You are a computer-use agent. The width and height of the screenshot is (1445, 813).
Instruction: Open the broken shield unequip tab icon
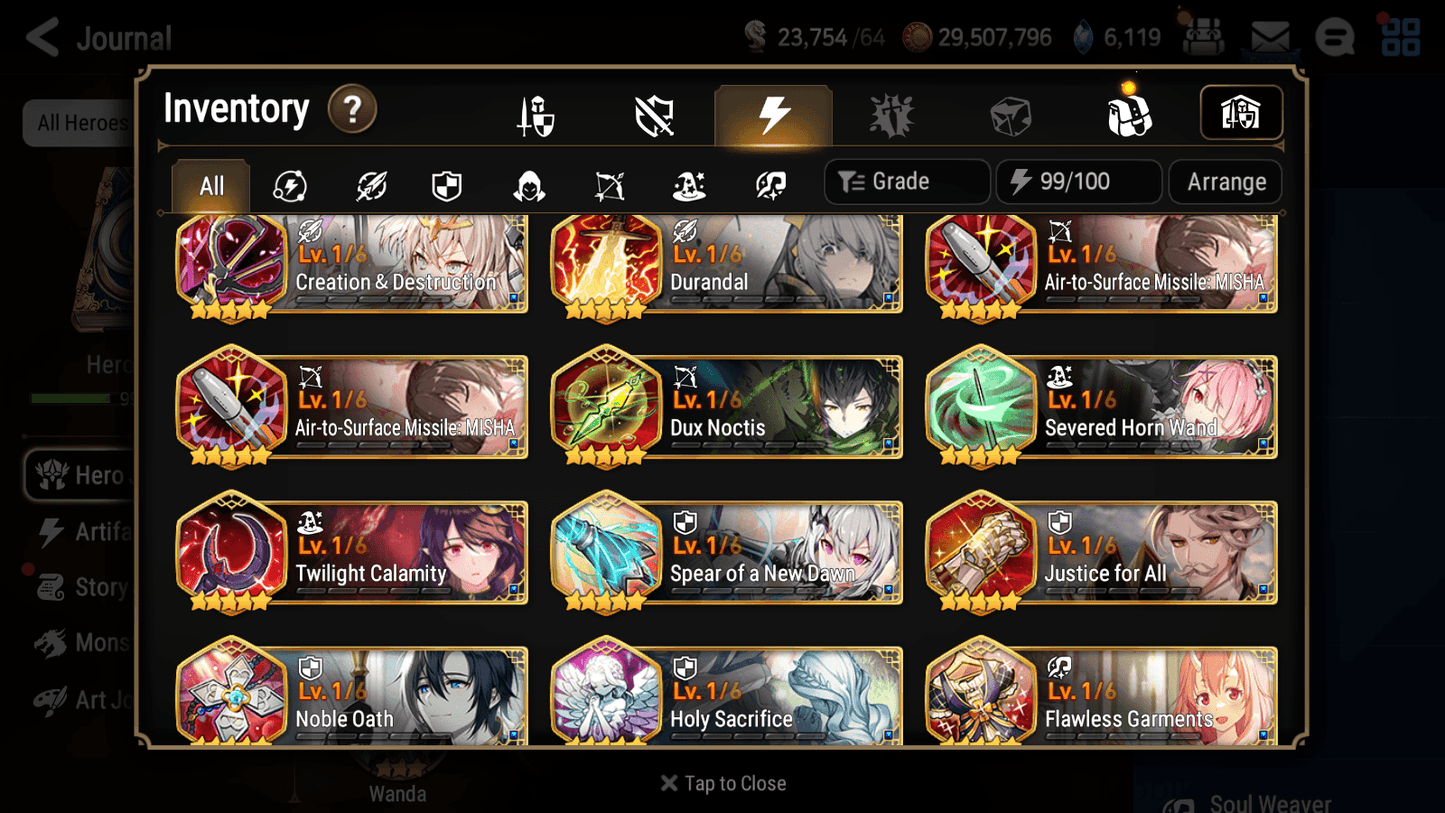coord(653,113)
